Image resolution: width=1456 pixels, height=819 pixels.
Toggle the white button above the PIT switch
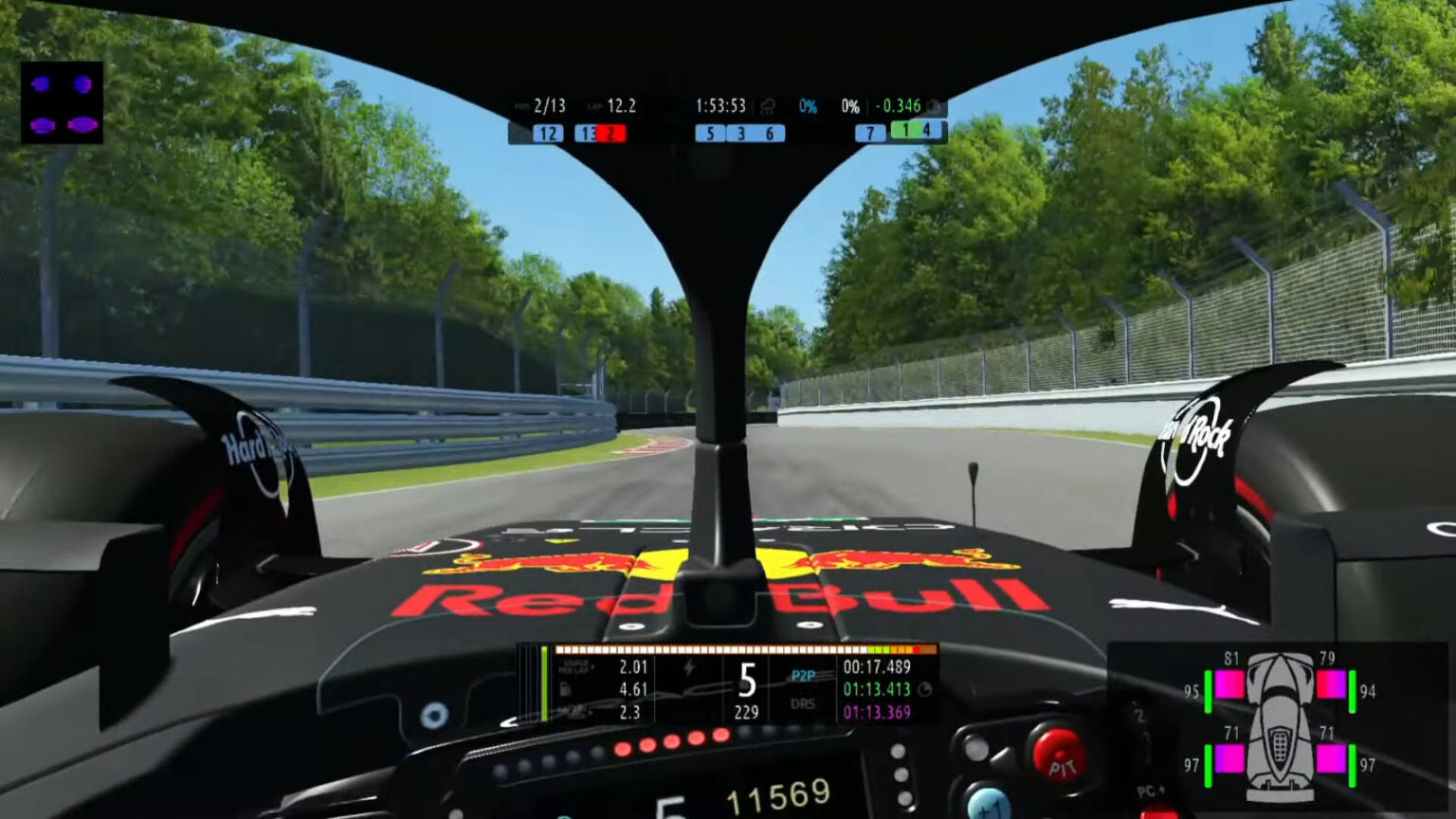pyautogui.click(x=977, y=747)
